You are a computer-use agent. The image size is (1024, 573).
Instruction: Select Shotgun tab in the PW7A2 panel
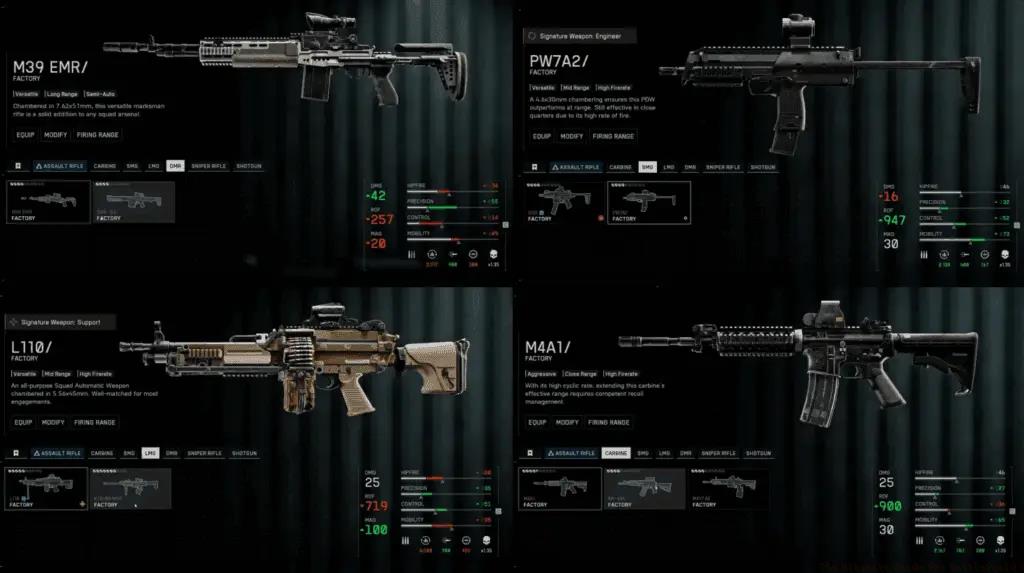[762, 167]
